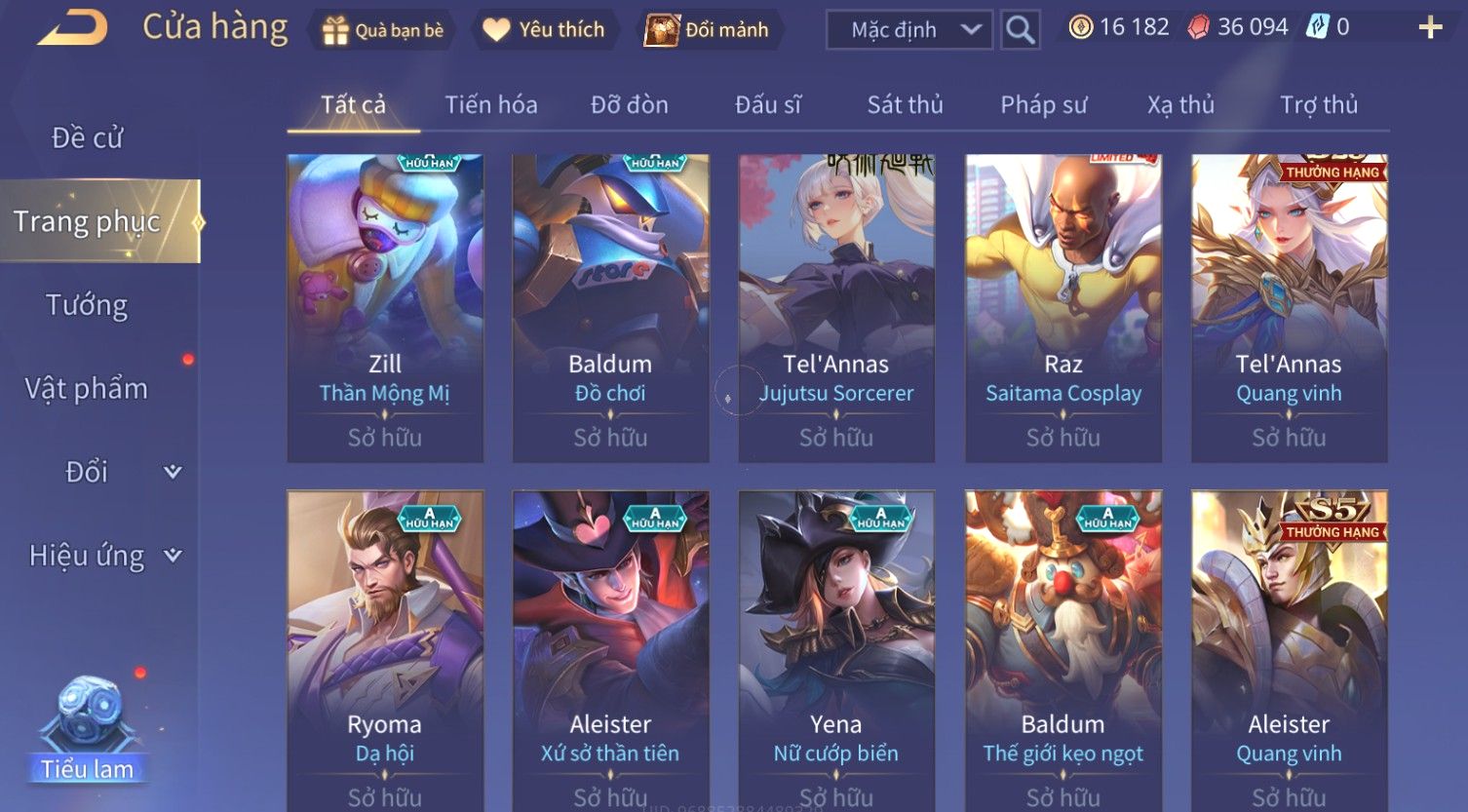Add currency with the plus button
The height and width of the screenshot is (812, 1468).
coord(1429,27)
